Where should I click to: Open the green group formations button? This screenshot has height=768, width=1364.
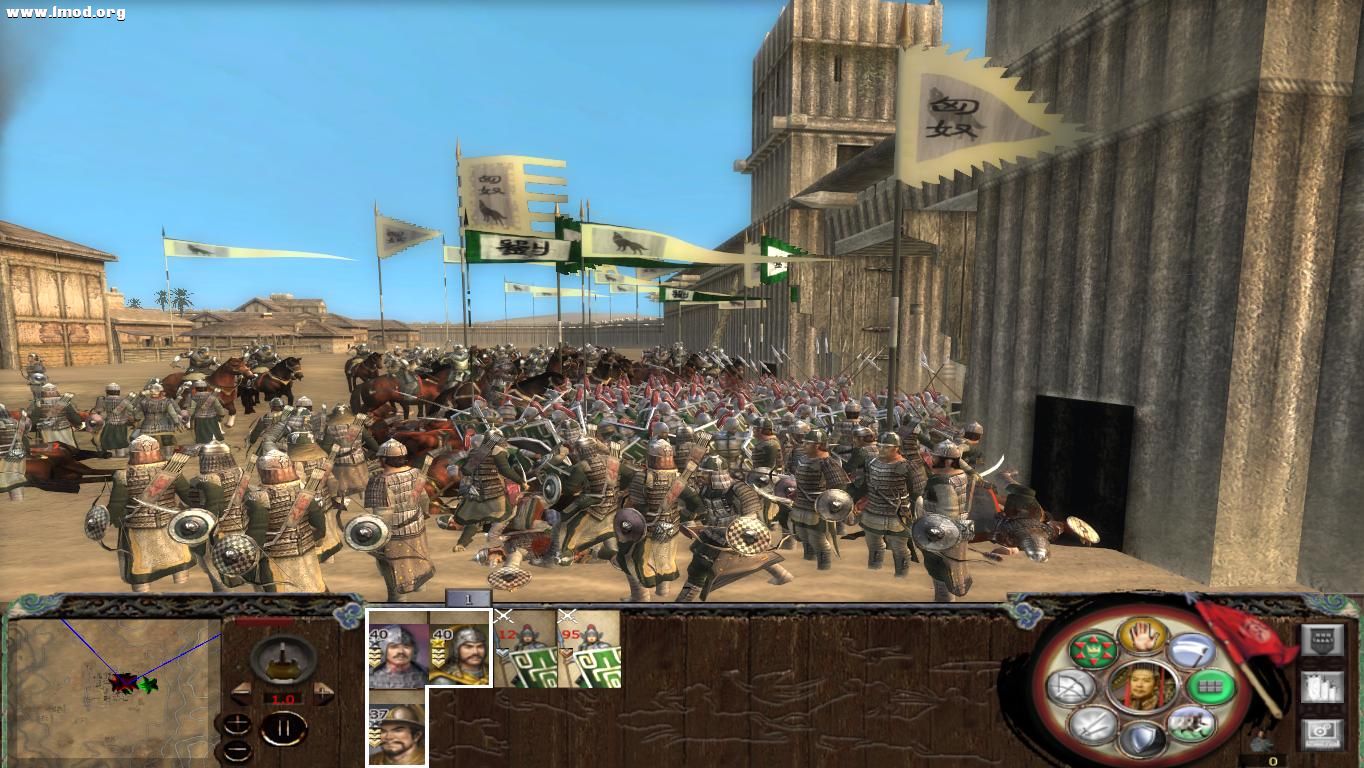click(x=1211, y=686)
